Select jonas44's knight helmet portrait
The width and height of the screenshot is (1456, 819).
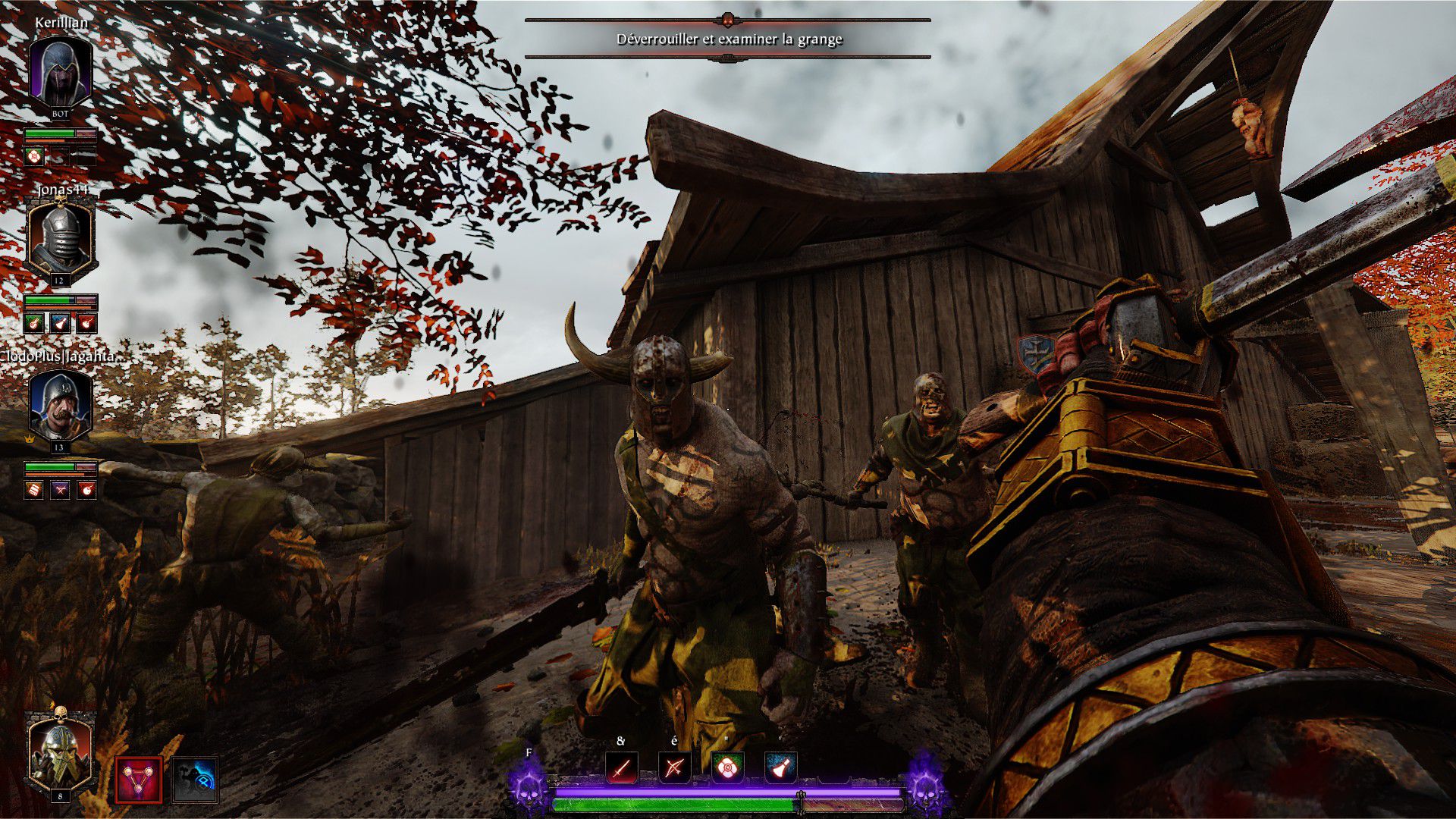60,239
